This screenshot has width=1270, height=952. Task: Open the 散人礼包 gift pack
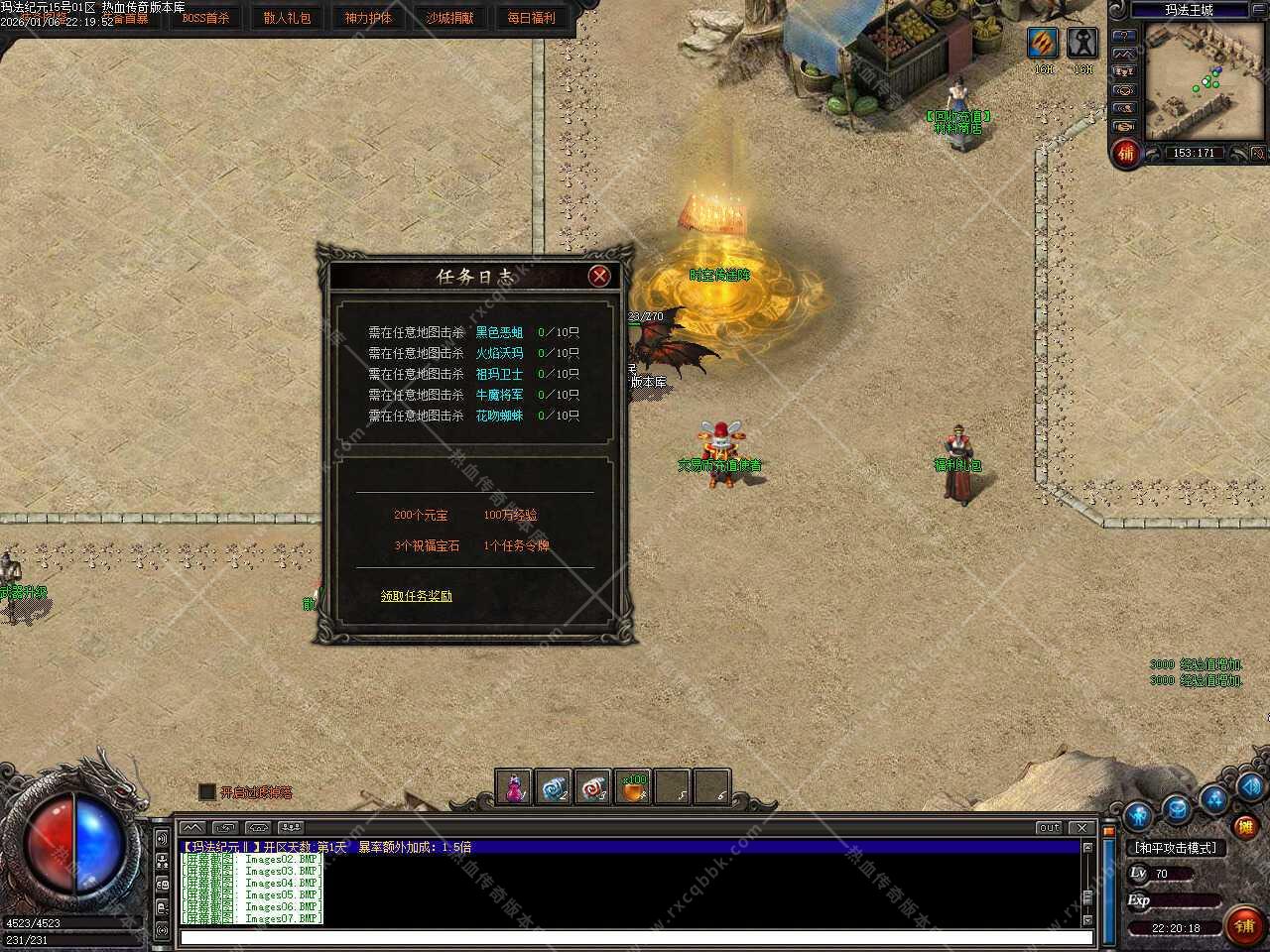tap(287, 18)
